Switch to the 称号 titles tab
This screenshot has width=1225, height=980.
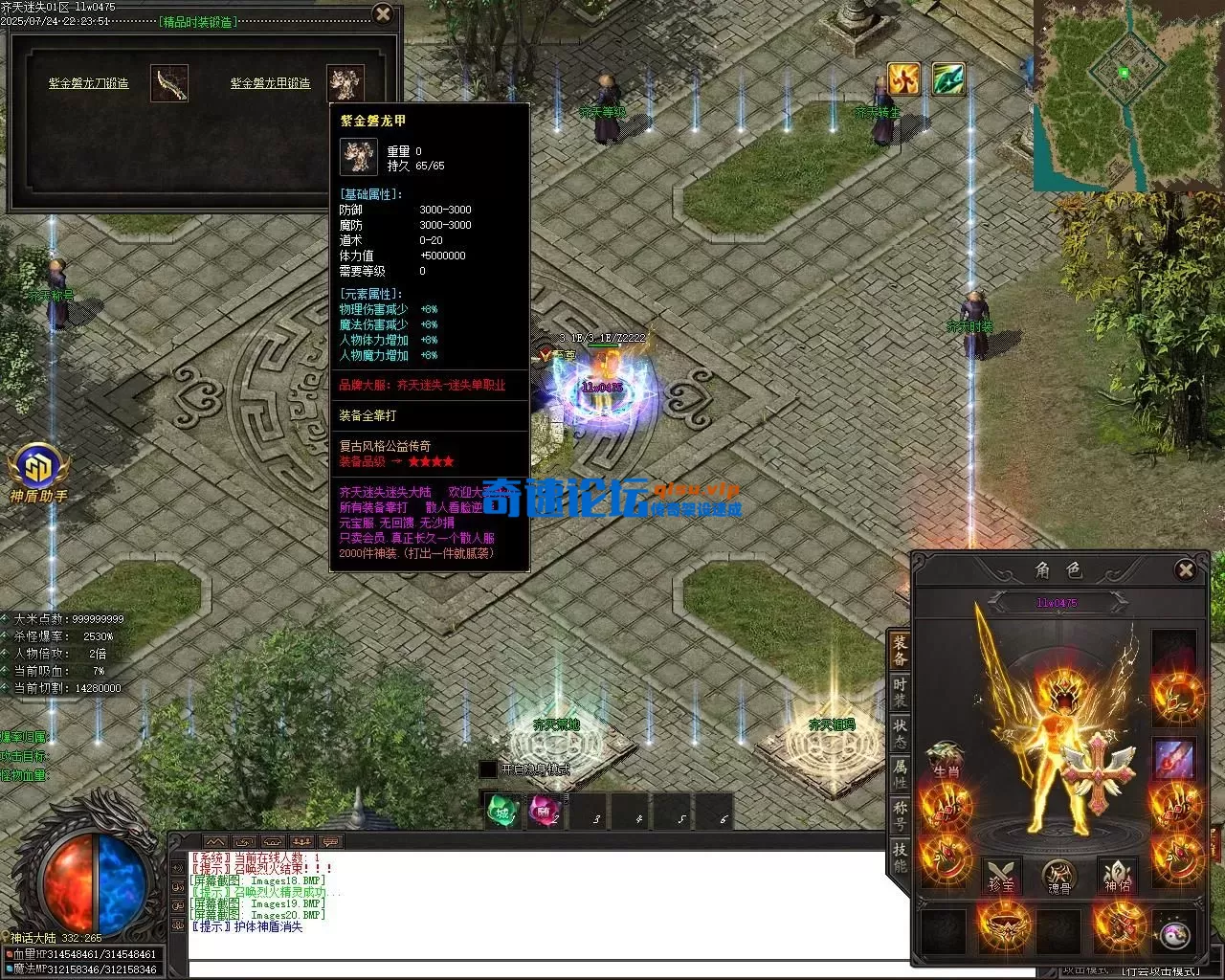click(900, 815)
